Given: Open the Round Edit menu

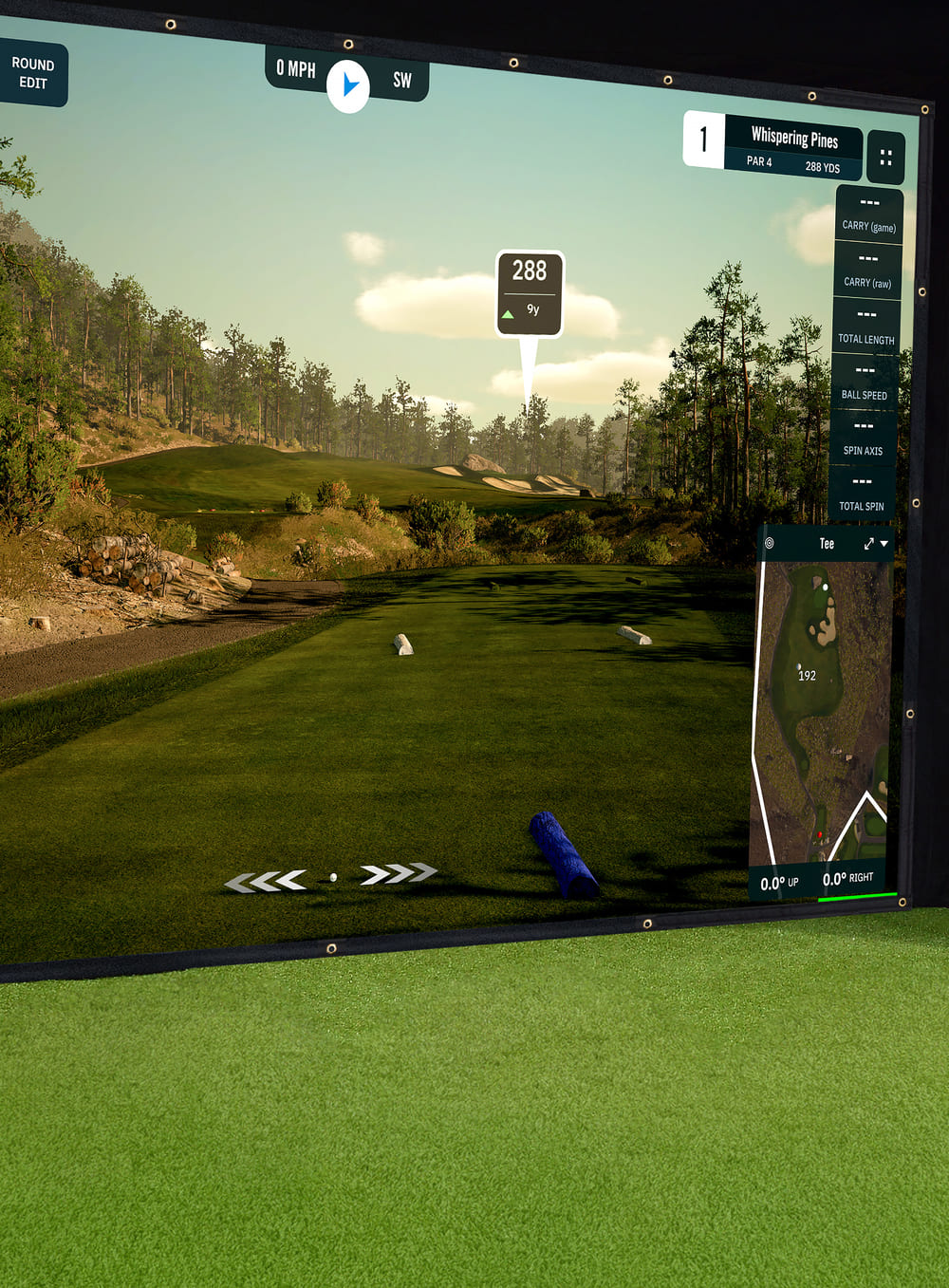Looking at the screenshot, I should [32, 73].
